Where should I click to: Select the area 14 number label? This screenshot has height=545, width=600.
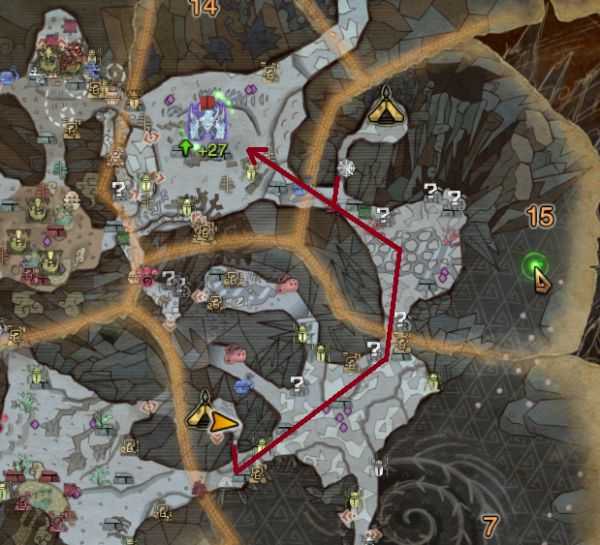203,8
